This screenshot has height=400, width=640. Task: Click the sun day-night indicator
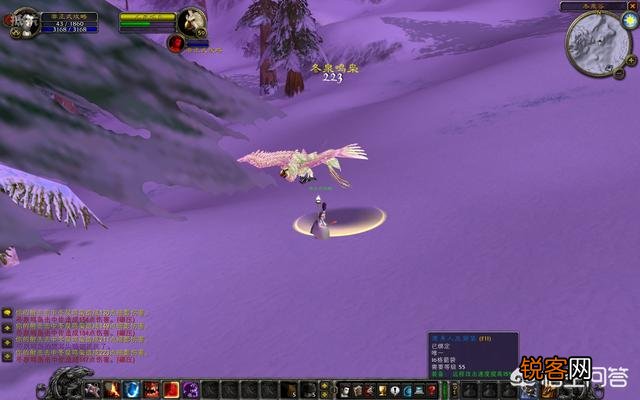click(x=630, y=21)
